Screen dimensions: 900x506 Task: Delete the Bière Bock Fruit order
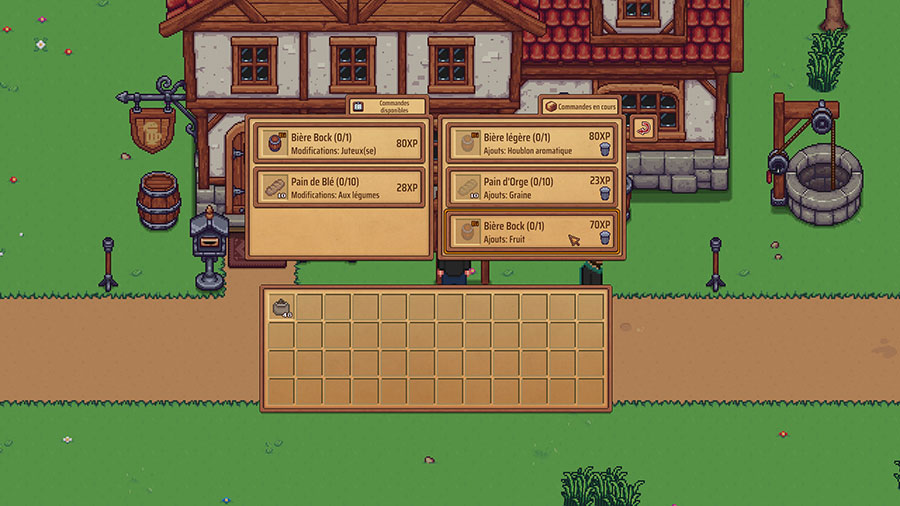tap(604, 239)
